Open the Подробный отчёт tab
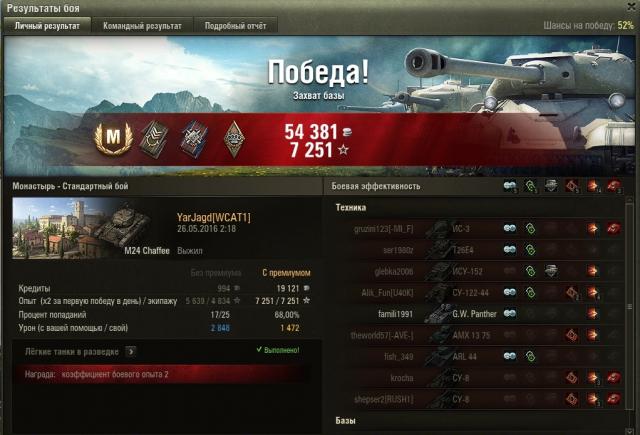 235,26
